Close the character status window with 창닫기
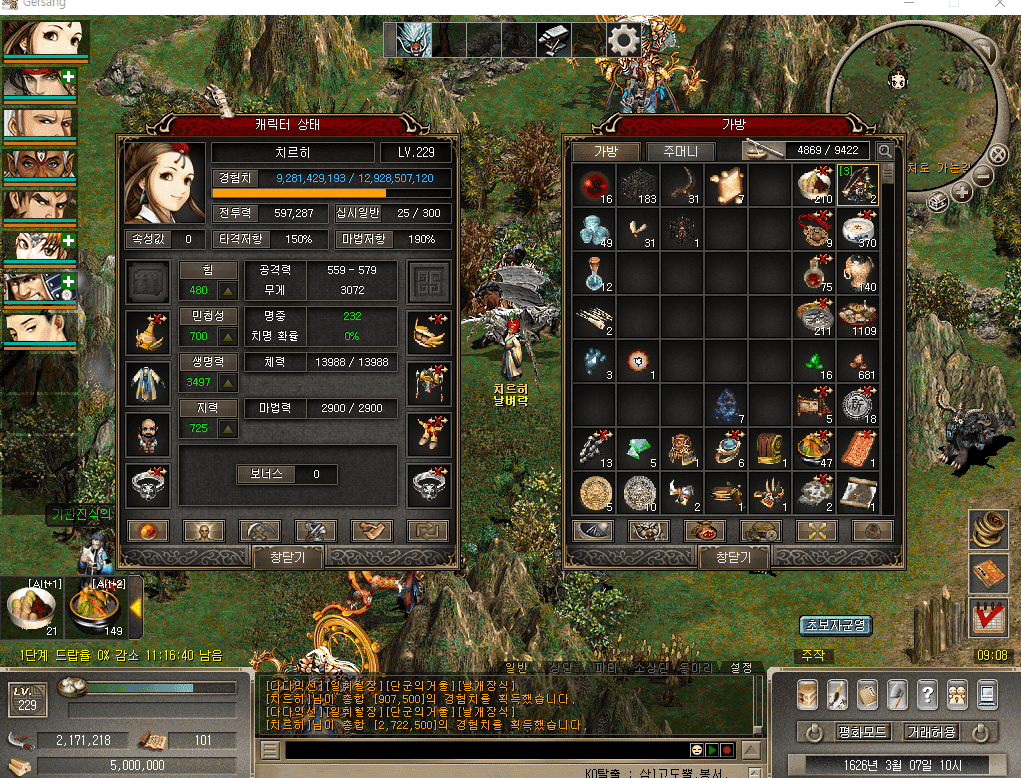The height and width of the screenshot is (778, 1021). [287, 557]
